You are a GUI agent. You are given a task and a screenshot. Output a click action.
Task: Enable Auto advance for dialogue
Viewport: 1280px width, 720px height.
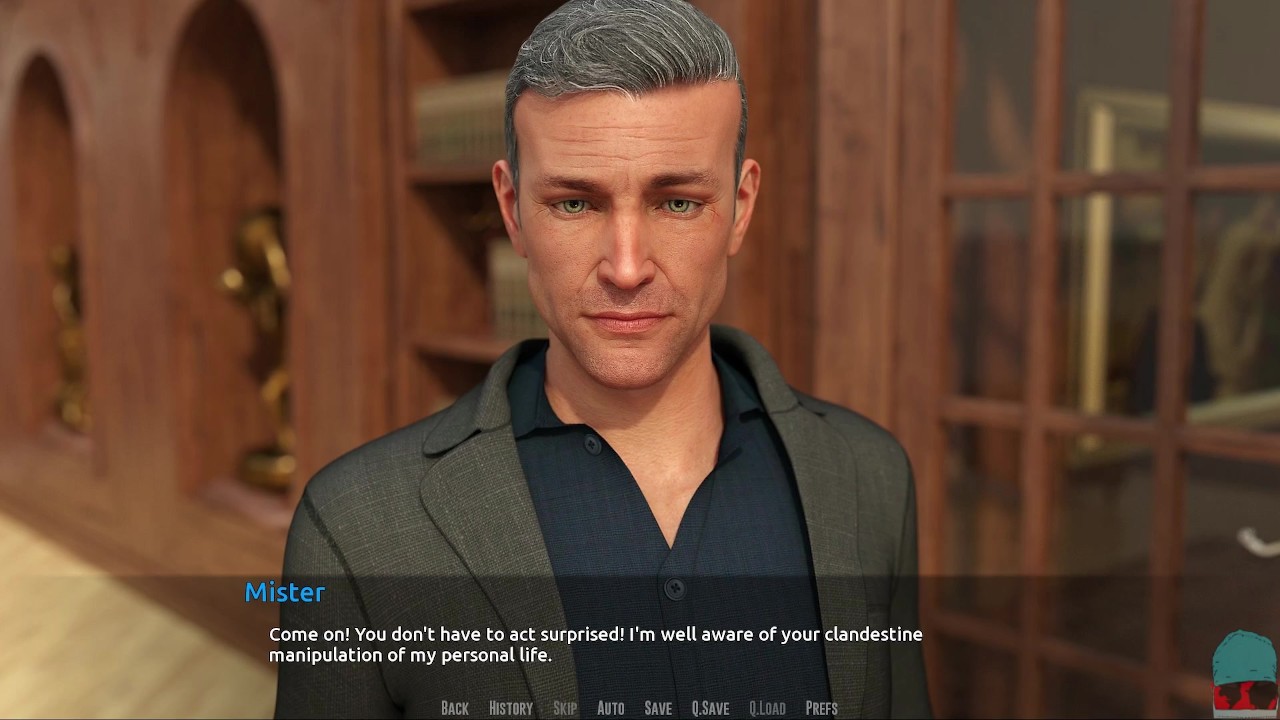click(x=610, y=708)
